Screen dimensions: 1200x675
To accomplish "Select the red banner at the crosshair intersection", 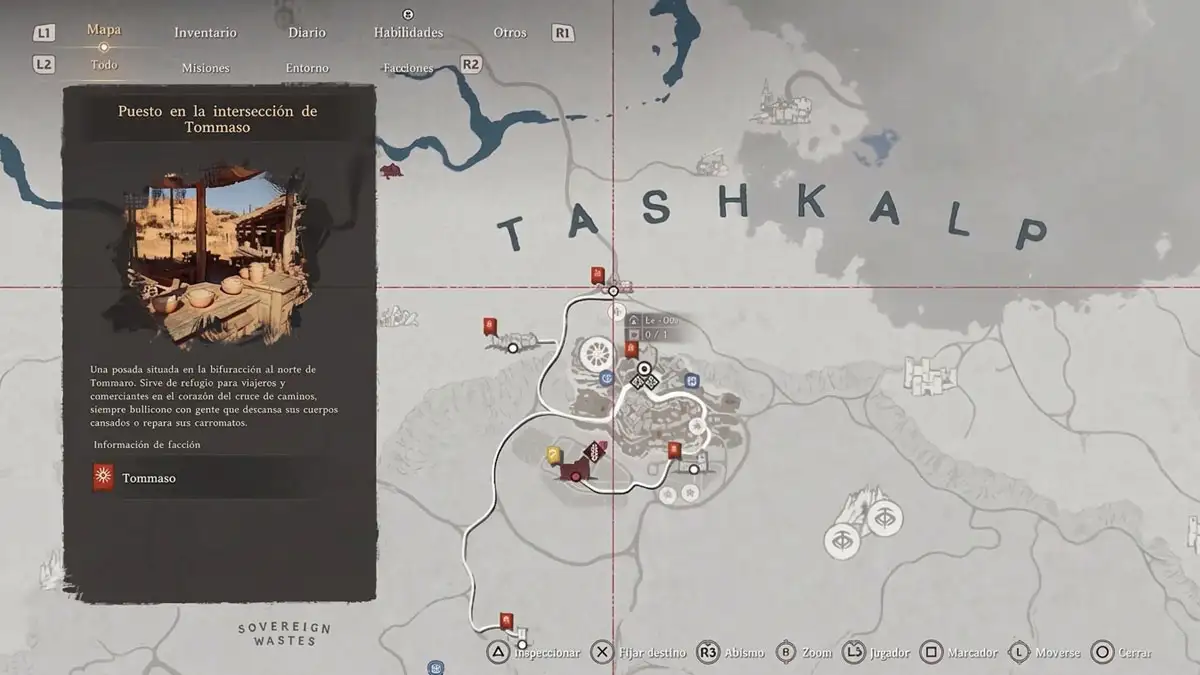I will coord(598,275).
